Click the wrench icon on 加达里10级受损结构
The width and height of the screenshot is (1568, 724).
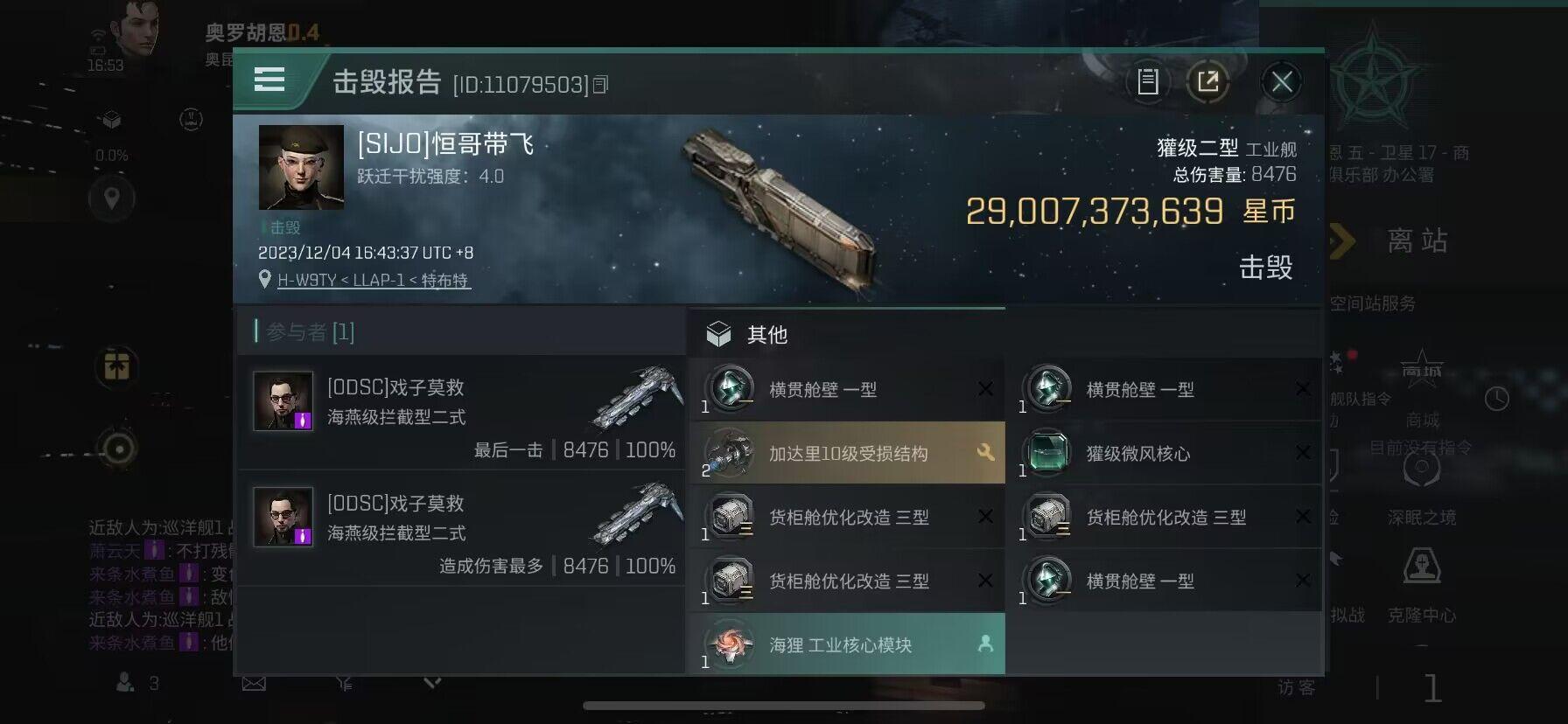(986, 454)
